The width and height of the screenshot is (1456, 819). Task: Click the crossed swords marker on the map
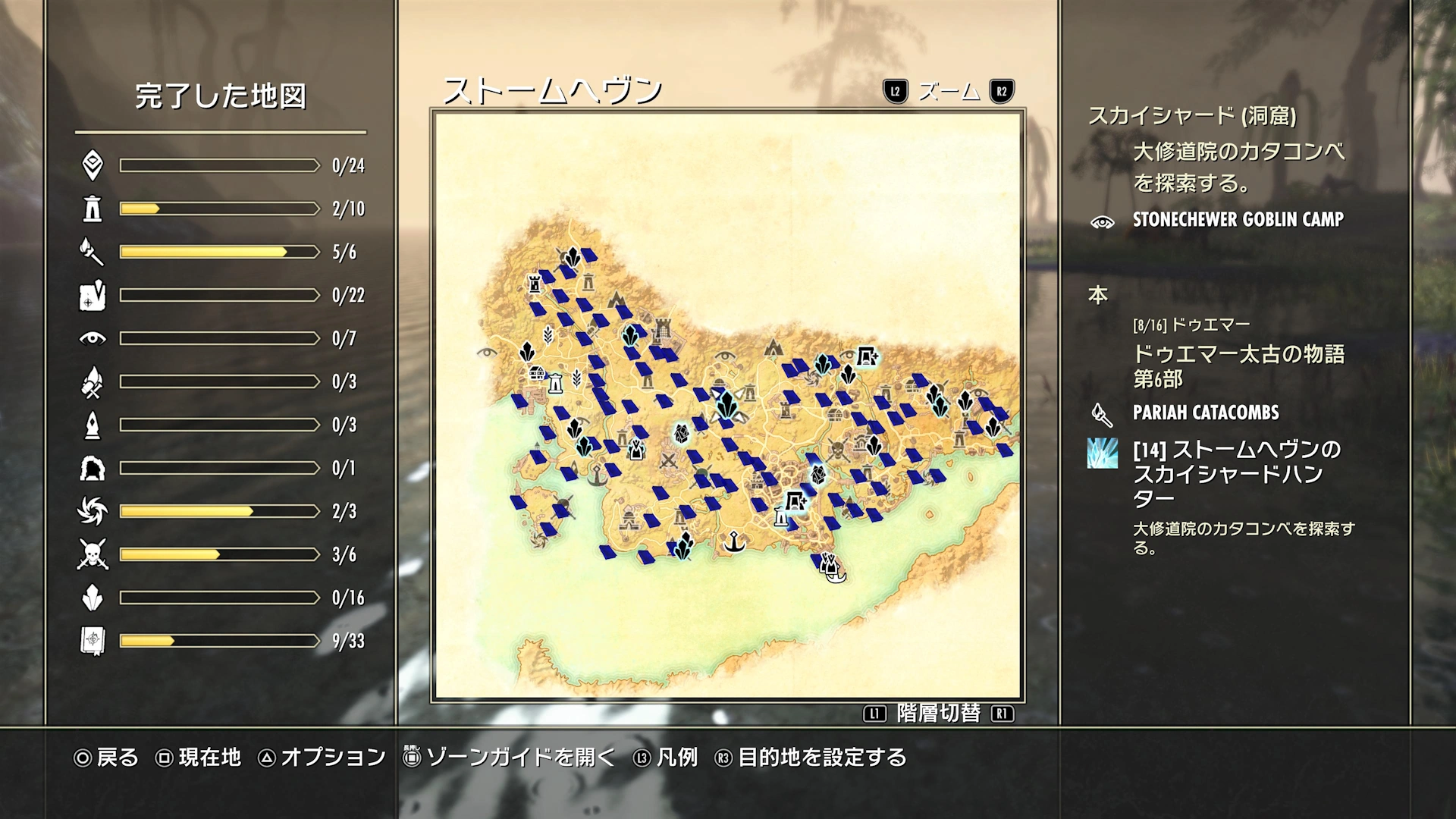coord(668,460)
